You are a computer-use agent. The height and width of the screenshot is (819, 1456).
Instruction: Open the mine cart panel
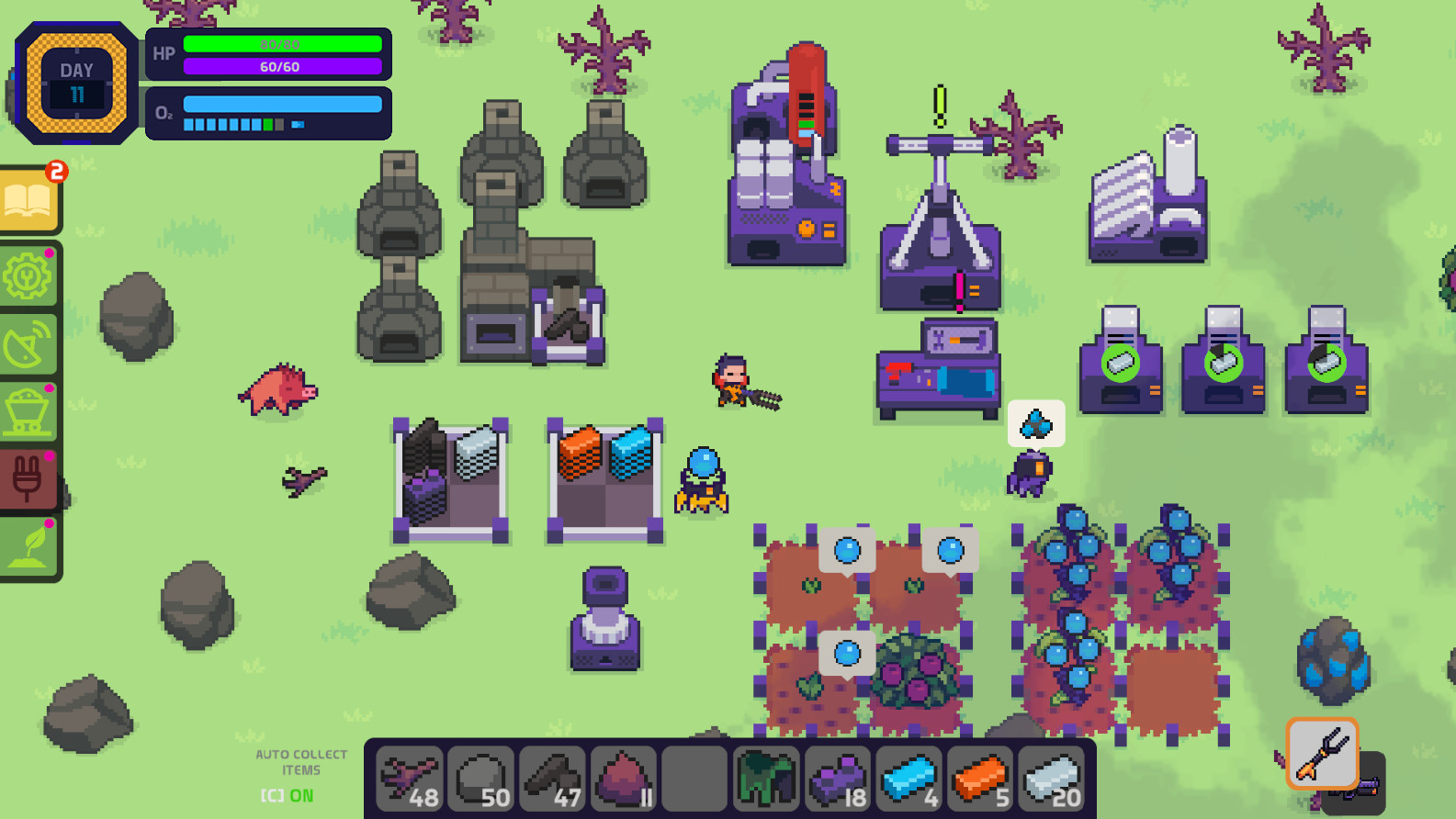28,410
